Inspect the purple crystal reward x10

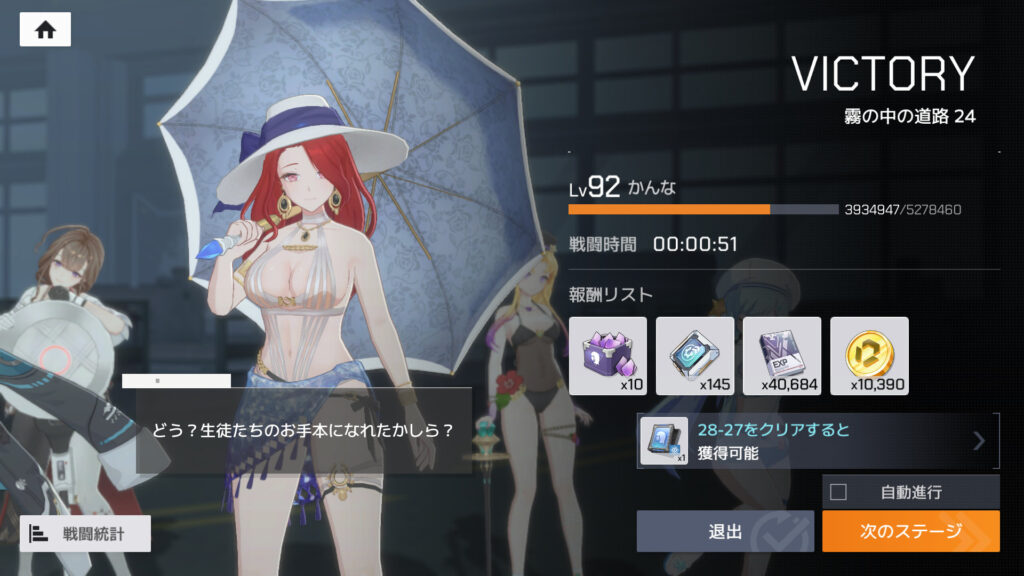tap(607, 356)
